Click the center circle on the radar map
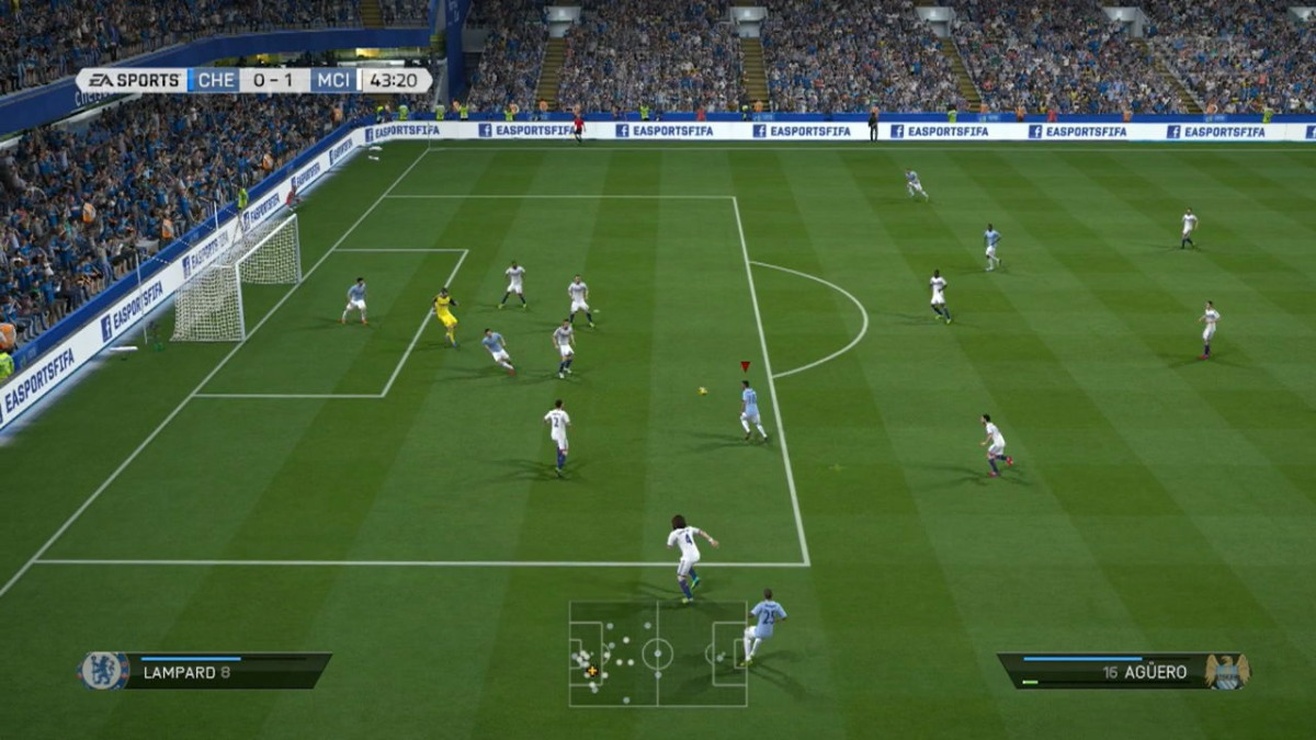This screenshot has height=740, width=1316. (657, 655)
